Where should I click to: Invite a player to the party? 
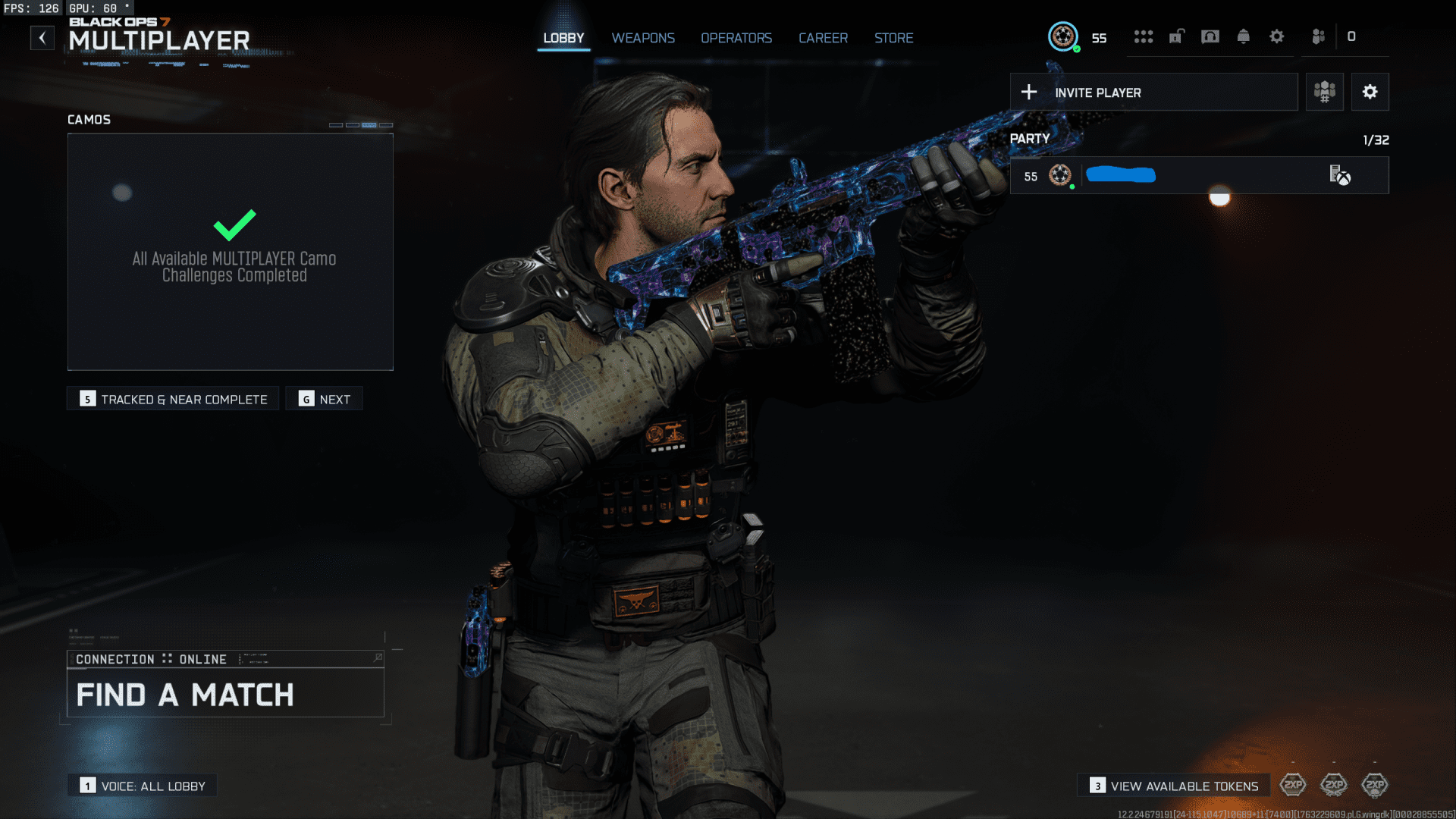[x=1153, y=93]
